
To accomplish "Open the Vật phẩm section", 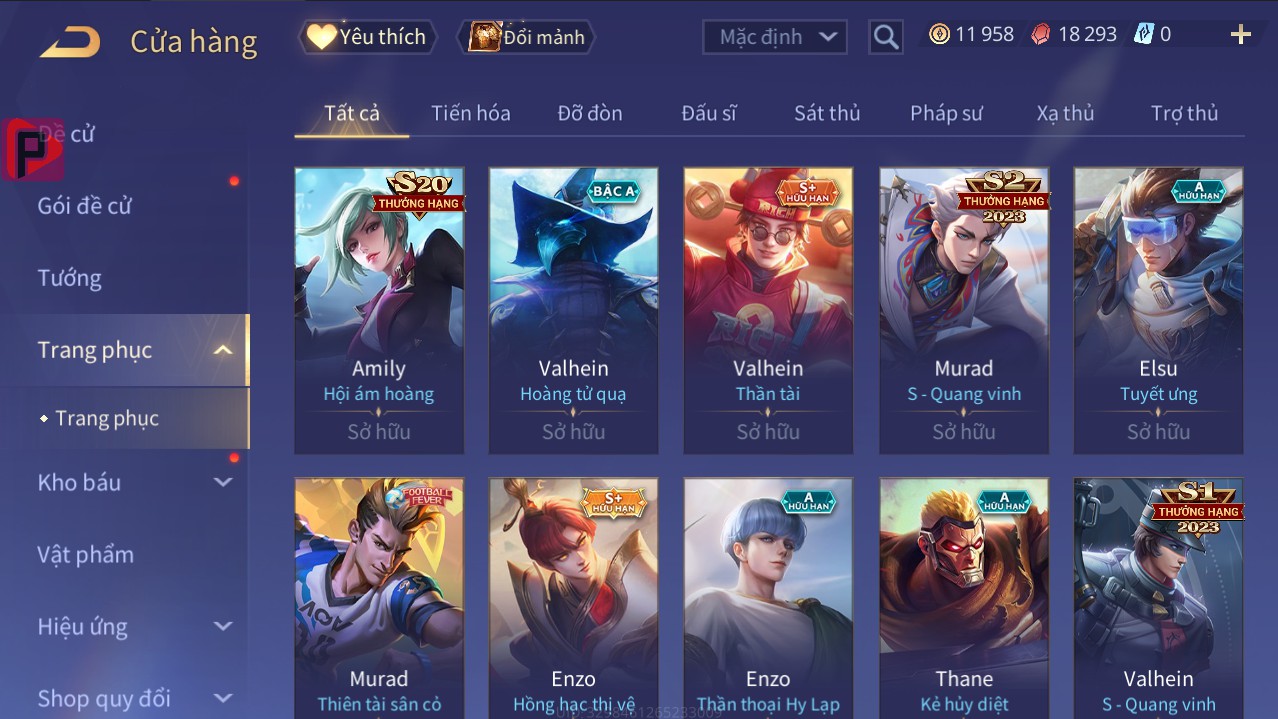I will [x=86, y=554].
